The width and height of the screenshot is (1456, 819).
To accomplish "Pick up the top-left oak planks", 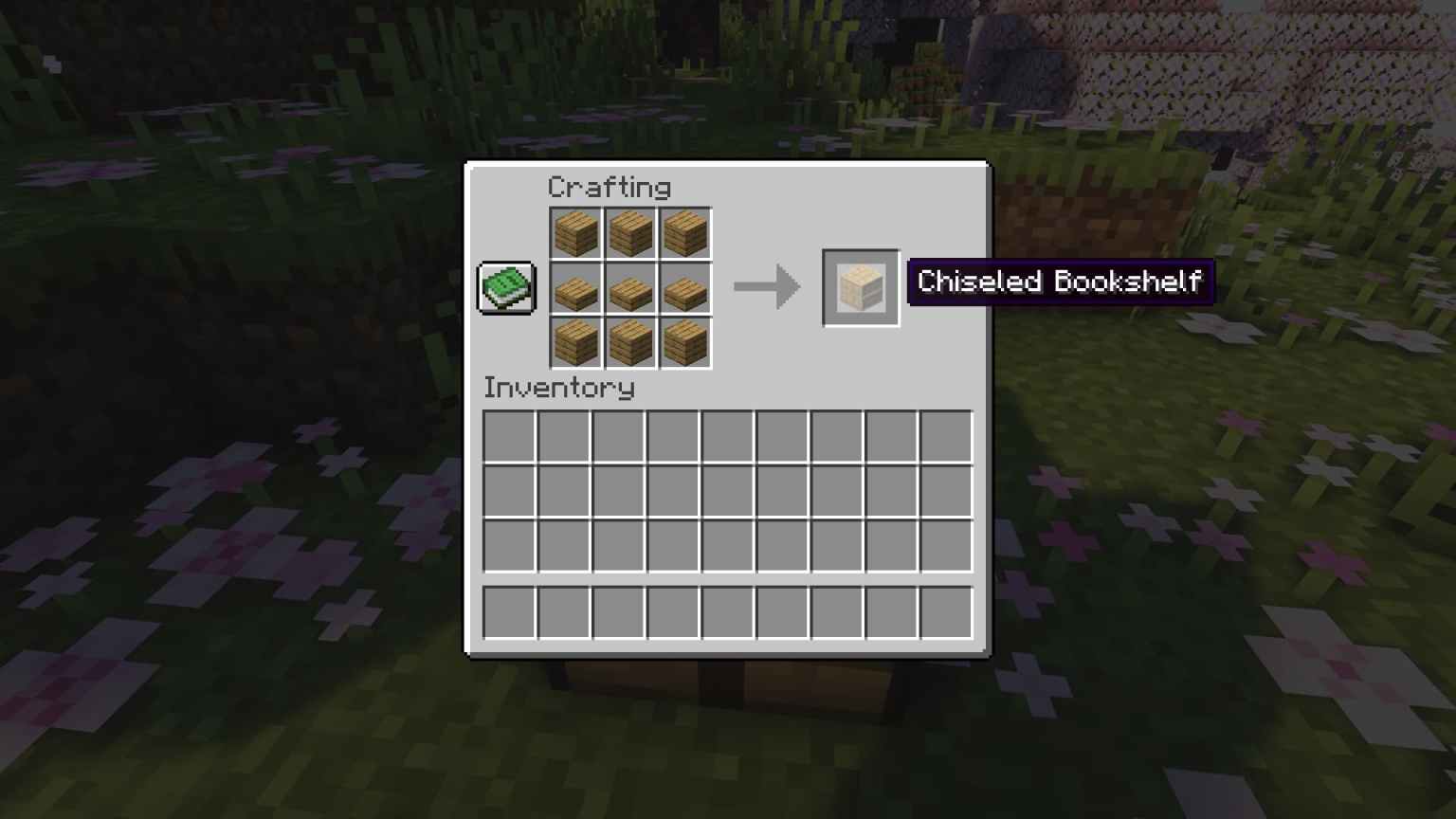I will click(575, 232).
